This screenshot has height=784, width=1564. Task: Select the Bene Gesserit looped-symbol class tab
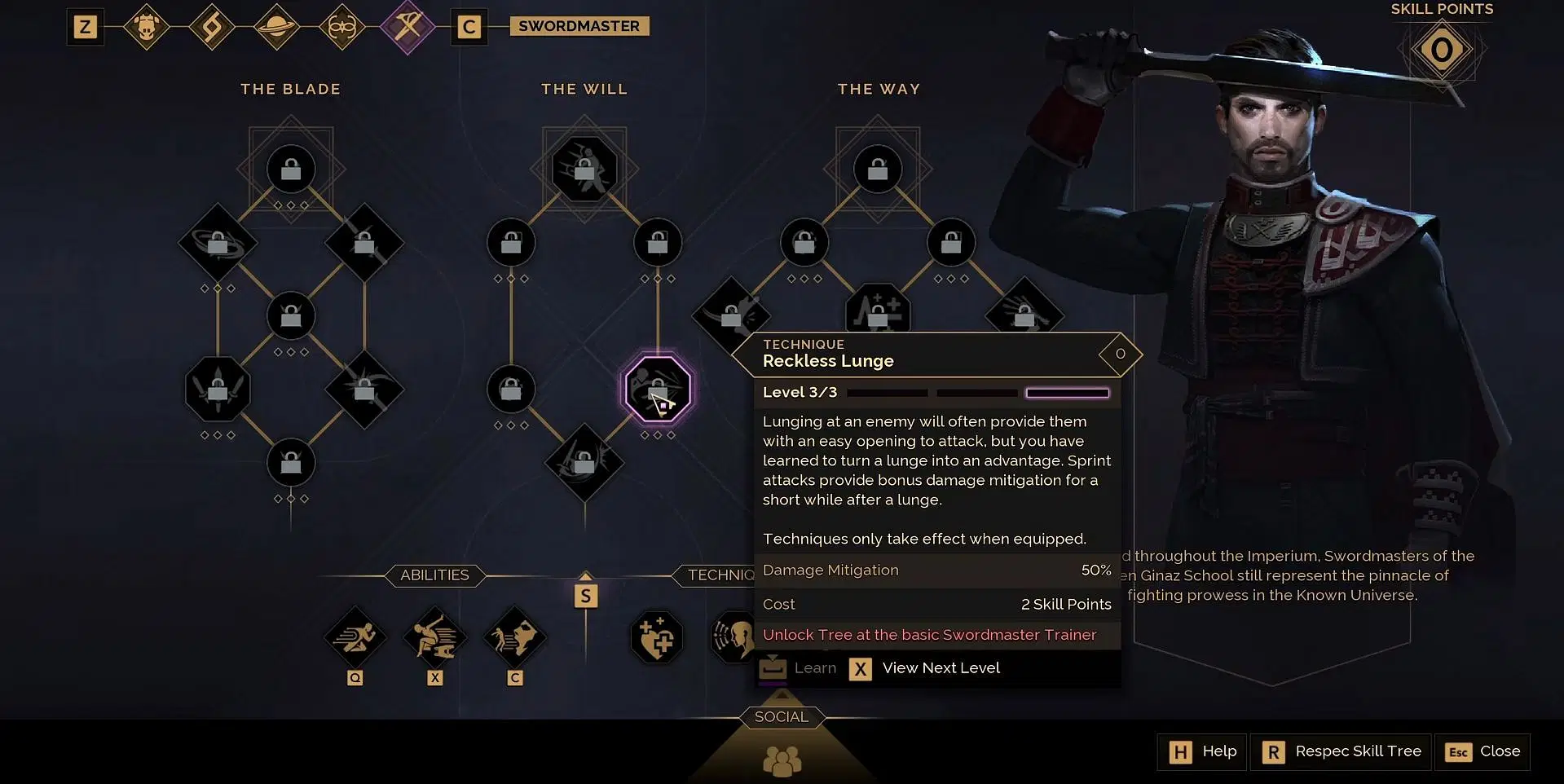[x=342, y=28]
